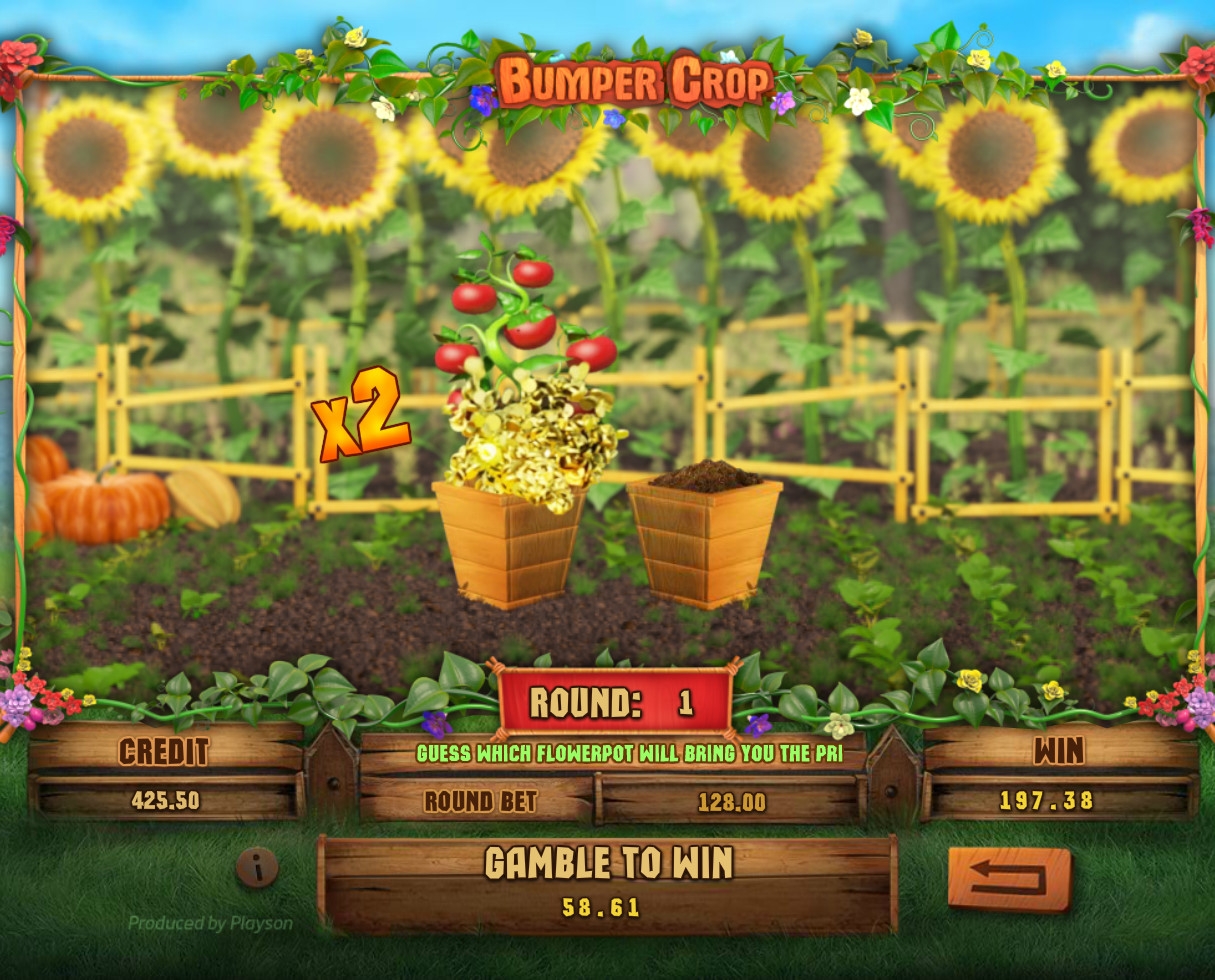Click the orange back arrow button
The width and height of the screenshot is (1215, 980).
(1009, 879)
